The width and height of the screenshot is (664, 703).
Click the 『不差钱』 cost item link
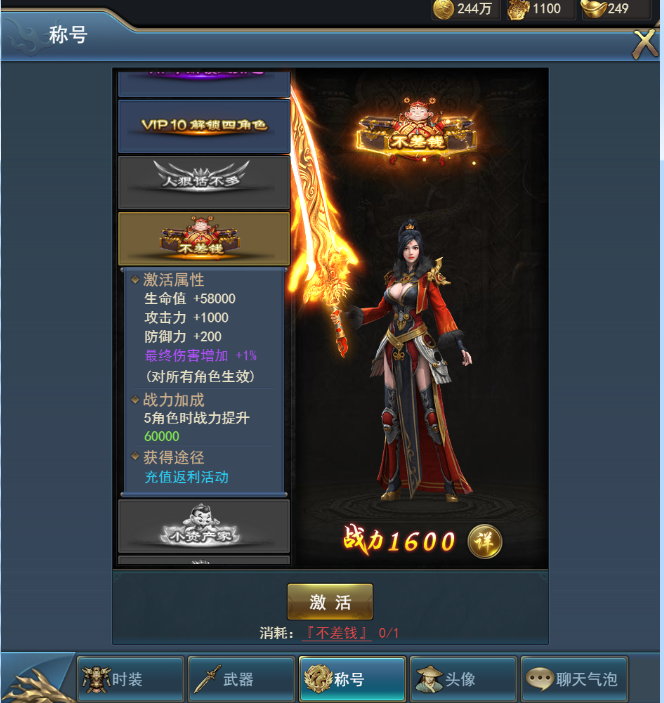coord(340,633)
